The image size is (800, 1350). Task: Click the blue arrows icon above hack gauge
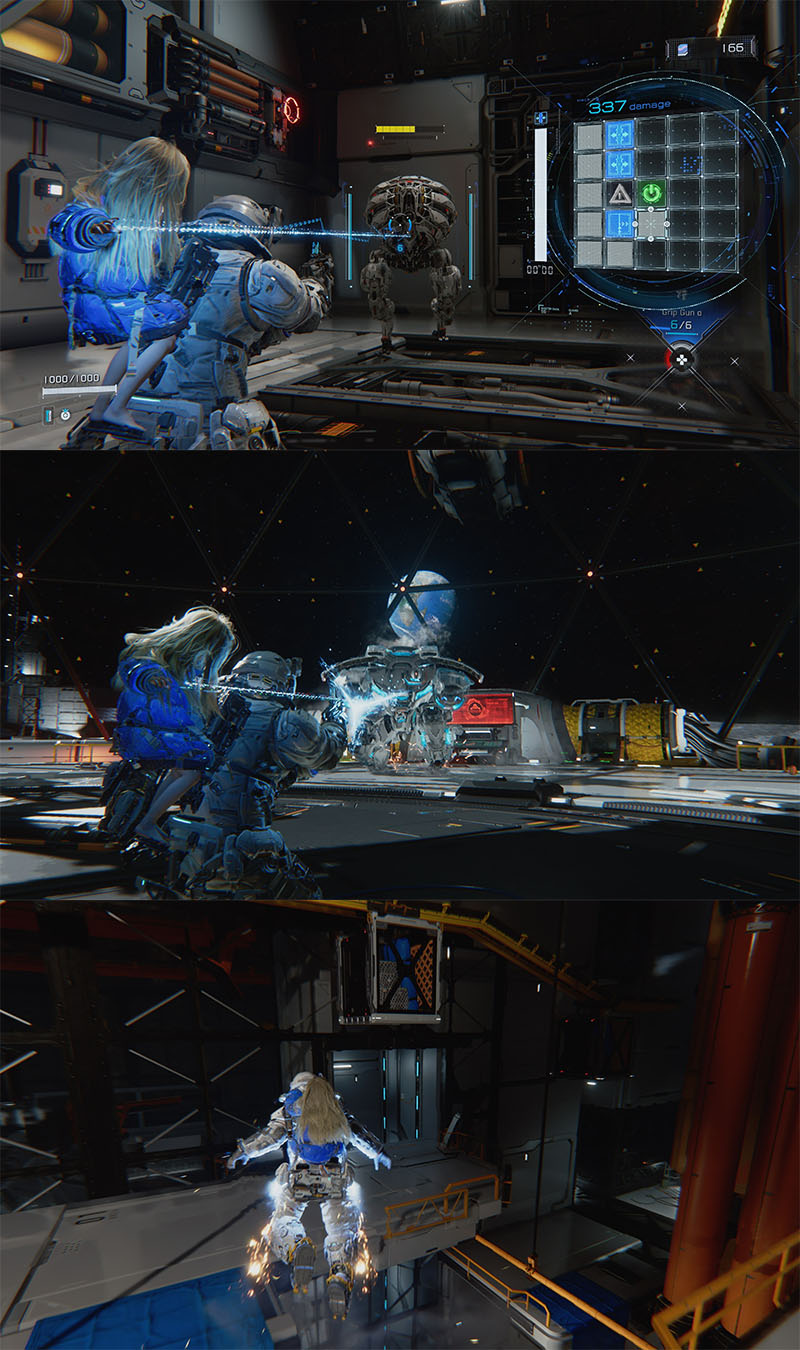tap(541, 118)
